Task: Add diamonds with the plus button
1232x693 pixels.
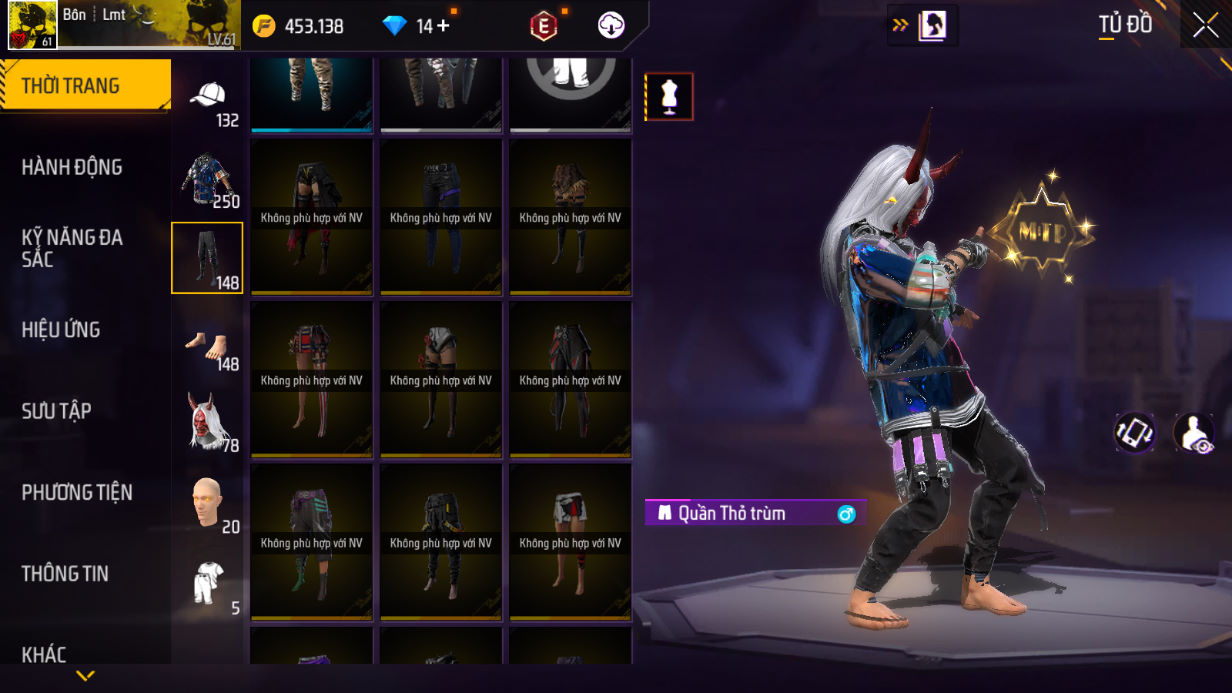Action: click(x=443, y=26)
